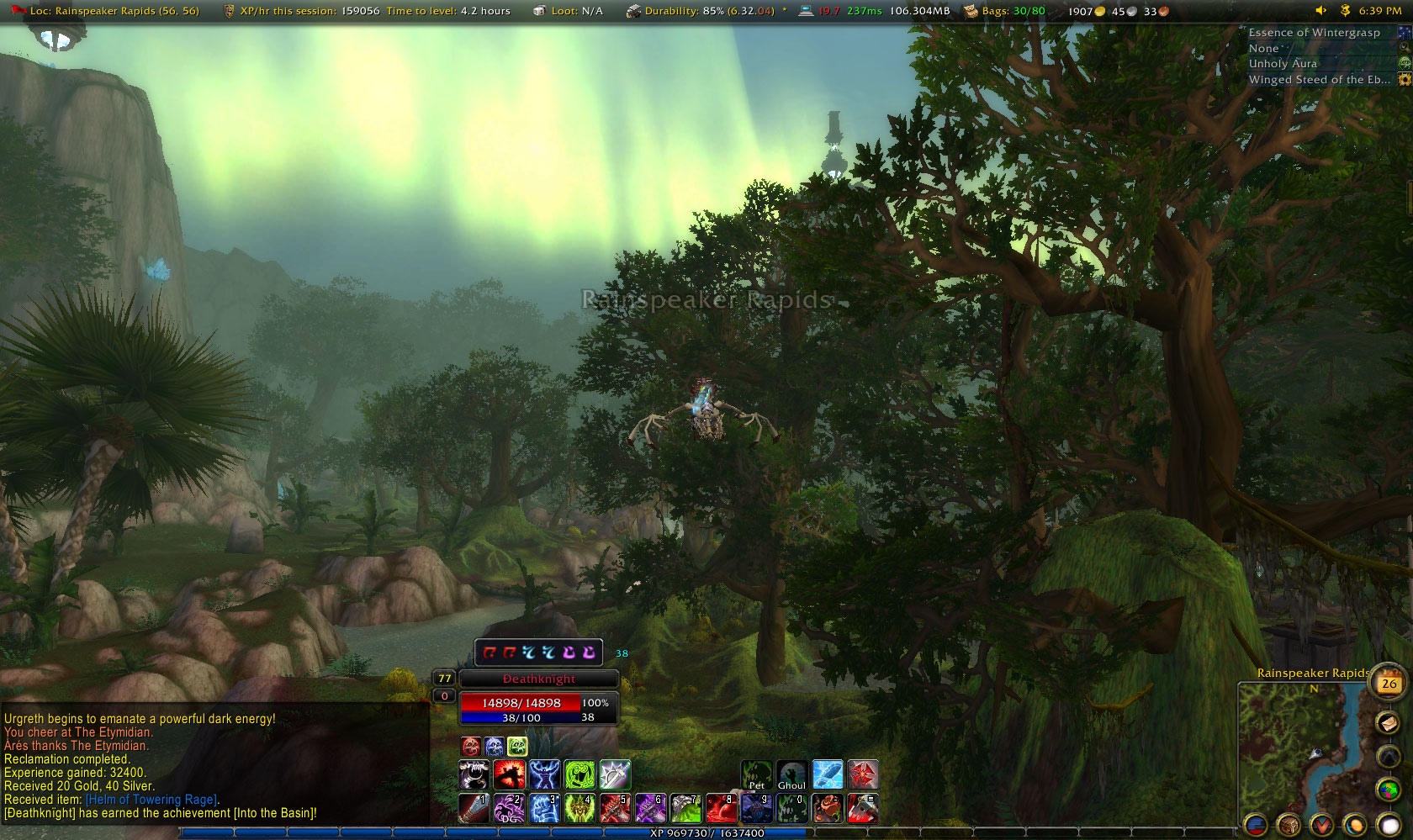The height and width of the screenshot is (840, 1413).
Task: Select the Unholy Presence green skull stance
Action: (x=517, y=746)
